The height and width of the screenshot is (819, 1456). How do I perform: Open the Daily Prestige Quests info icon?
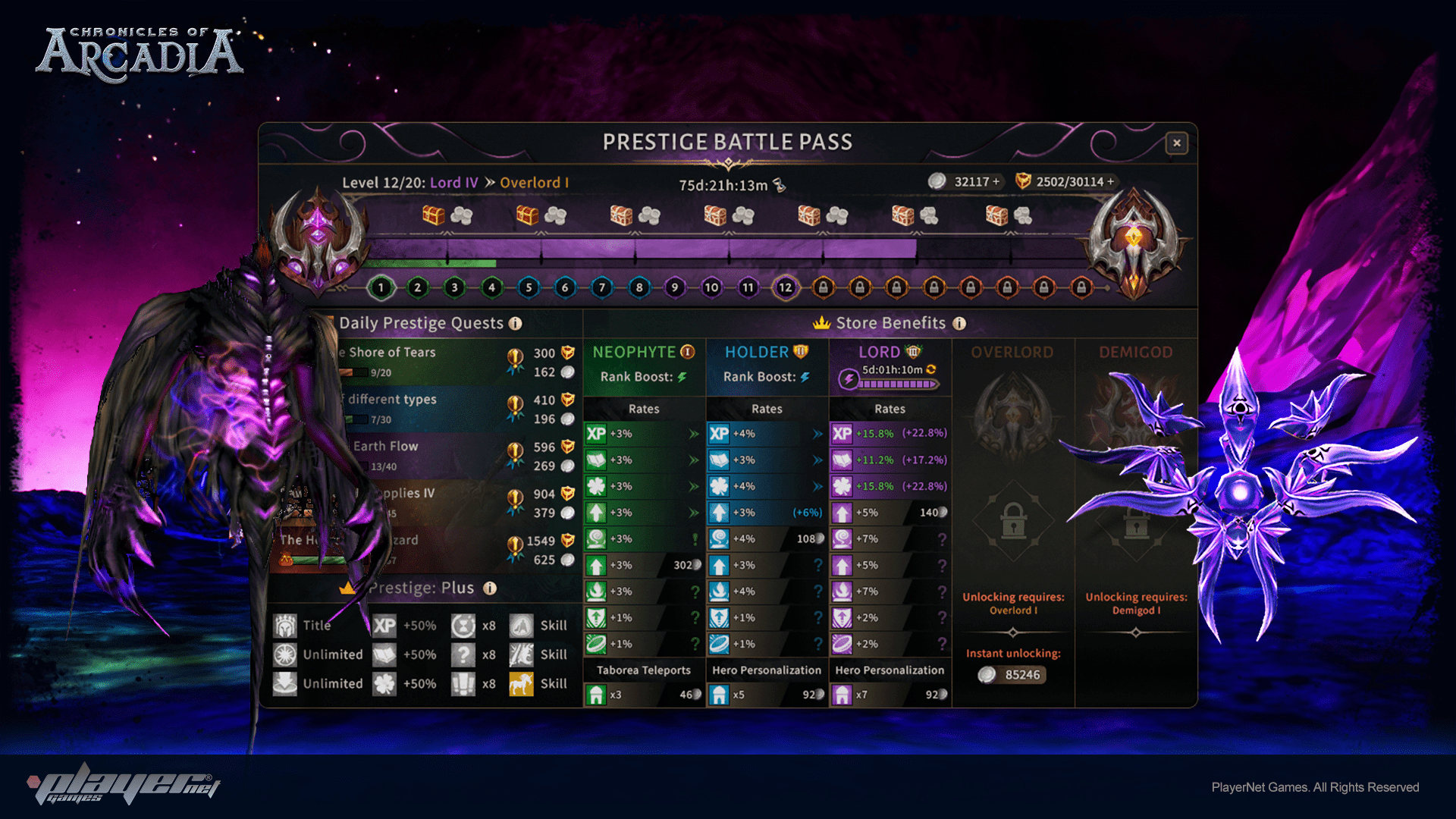(516, 323)
